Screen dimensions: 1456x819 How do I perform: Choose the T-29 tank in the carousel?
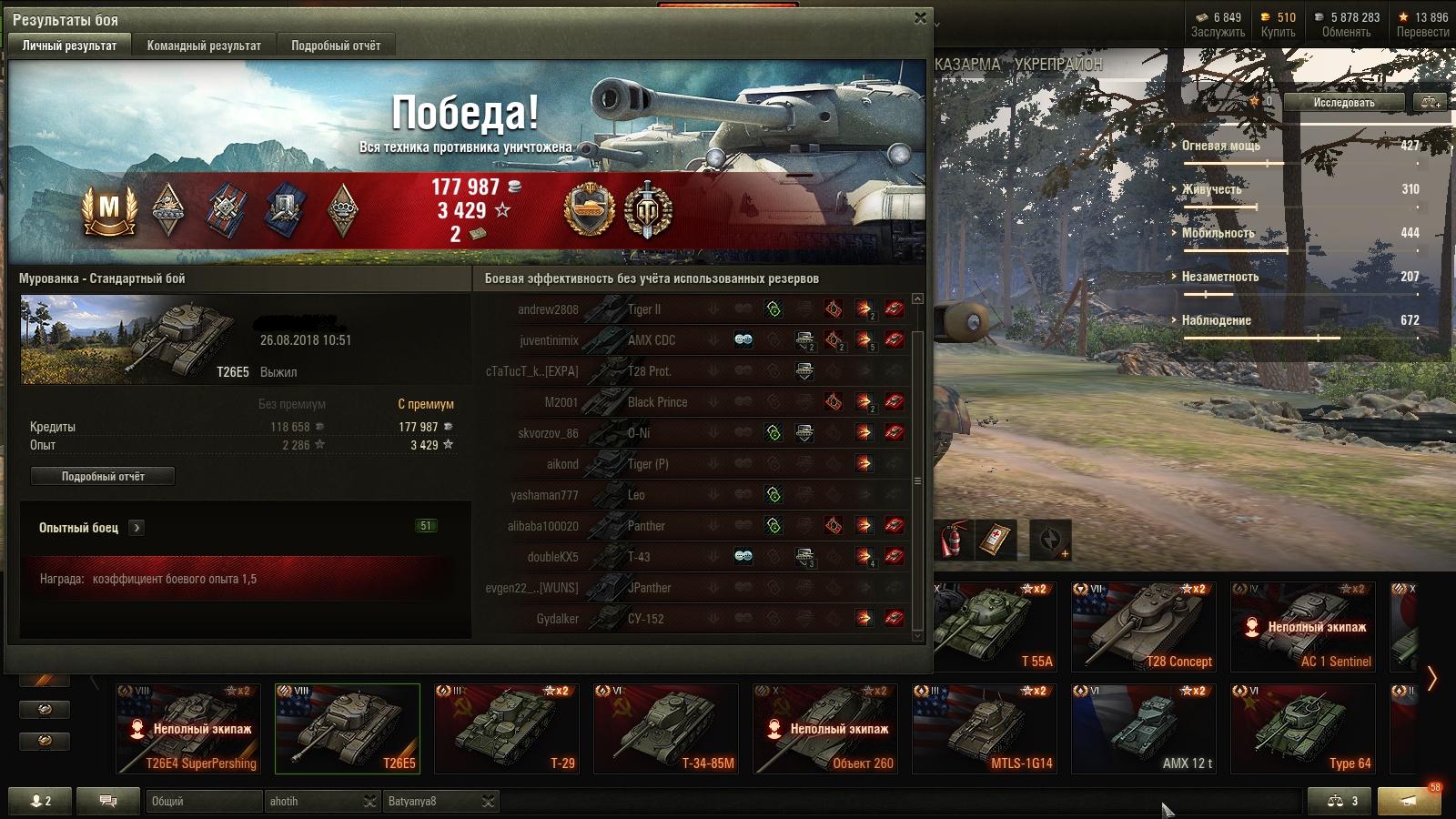[x=507, y=728]
